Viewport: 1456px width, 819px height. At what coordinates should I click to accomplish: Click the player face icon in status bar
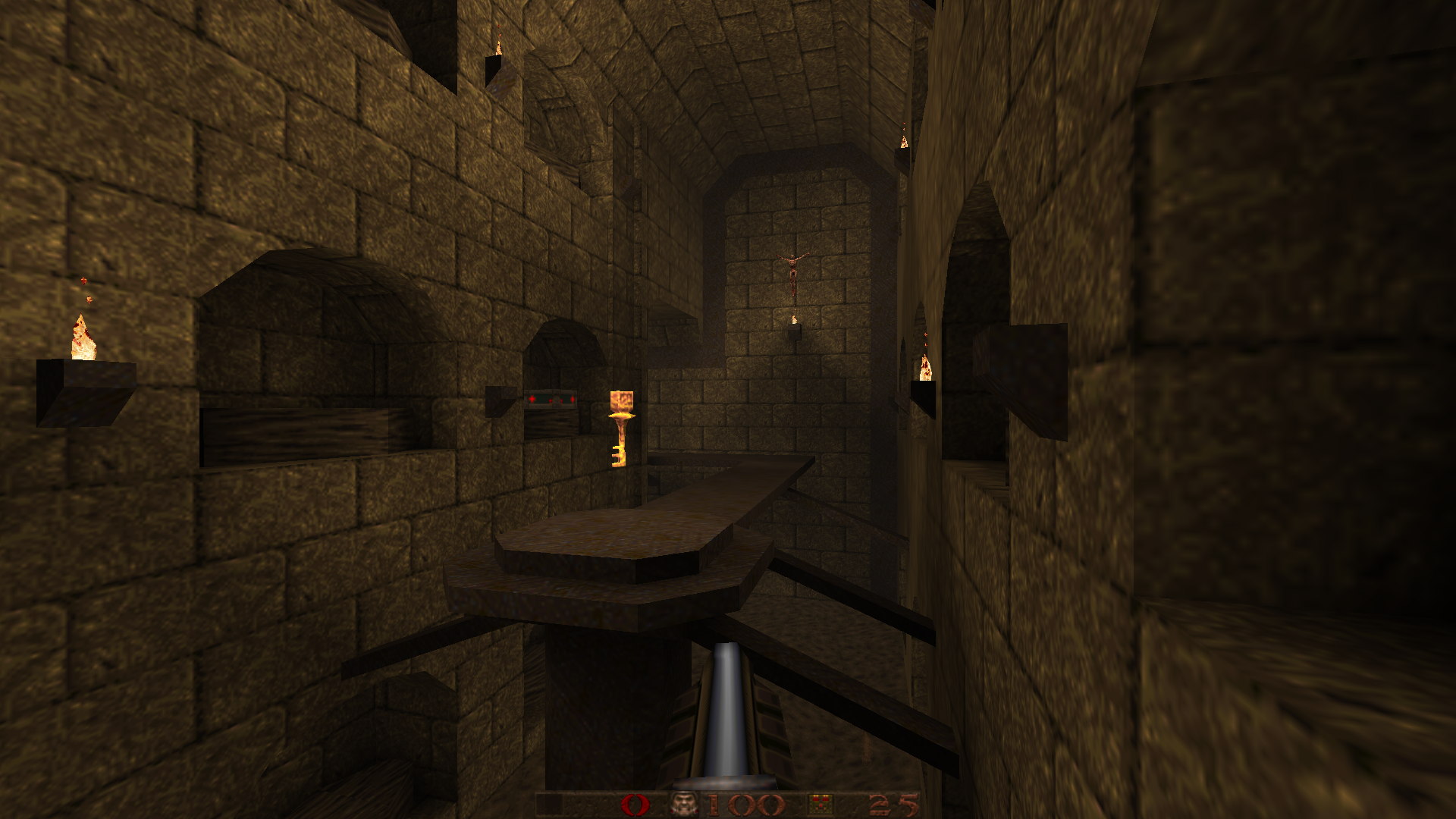(x=685, y=805)
